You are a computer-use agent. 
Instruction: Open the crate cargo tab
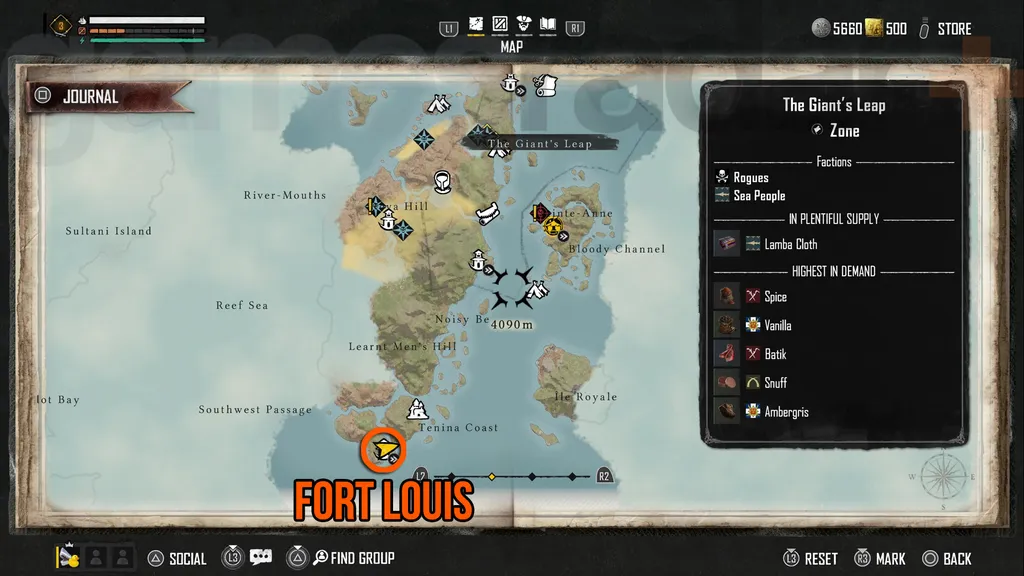click(500, 24)
